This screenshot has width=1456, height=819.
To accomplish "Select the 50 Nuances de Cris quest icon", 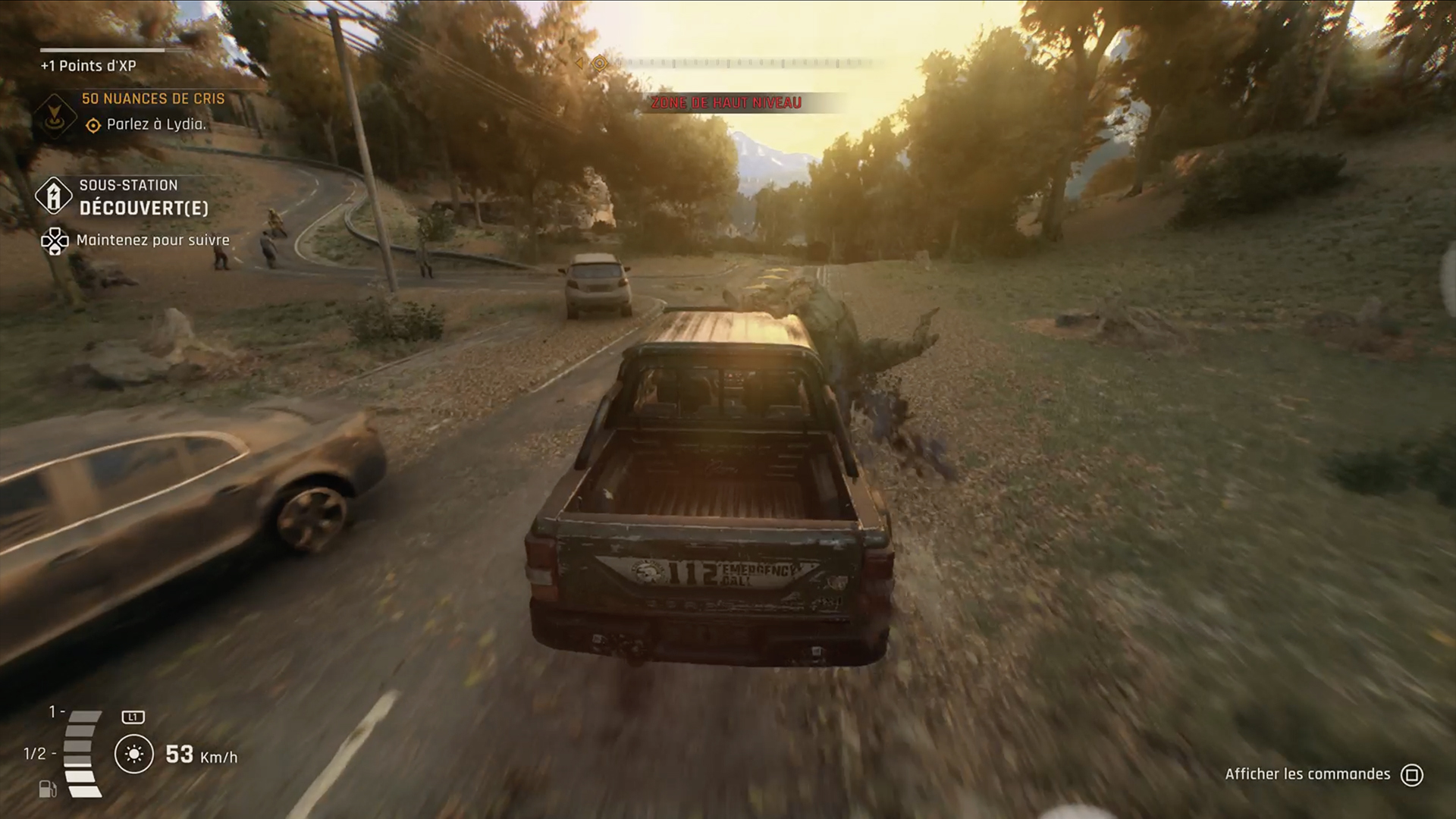I will 55,115.
